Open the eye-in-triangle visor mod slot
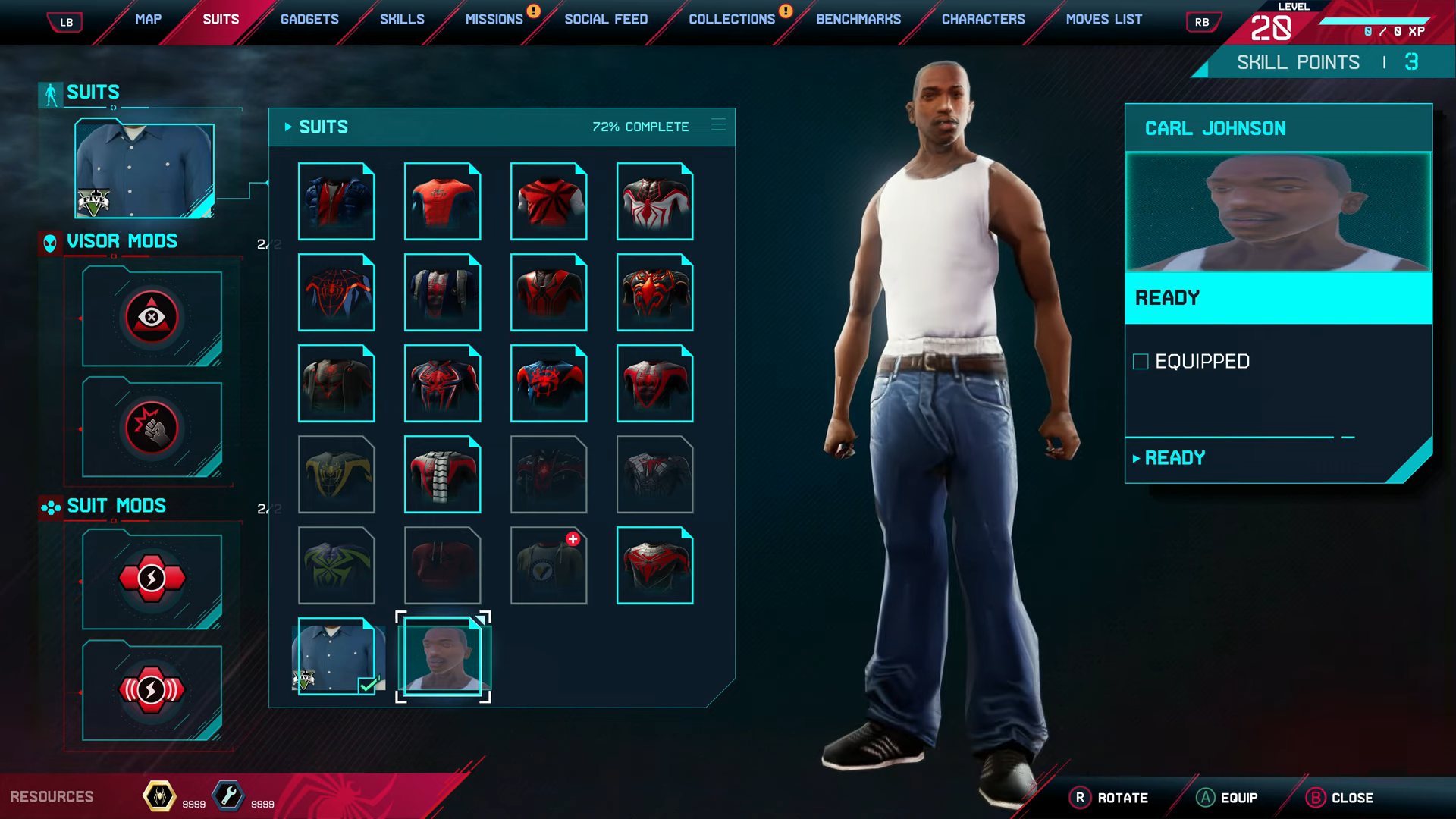Viewport: 1456px width, 819px height. pyautogui.click(x=152, y=317)
